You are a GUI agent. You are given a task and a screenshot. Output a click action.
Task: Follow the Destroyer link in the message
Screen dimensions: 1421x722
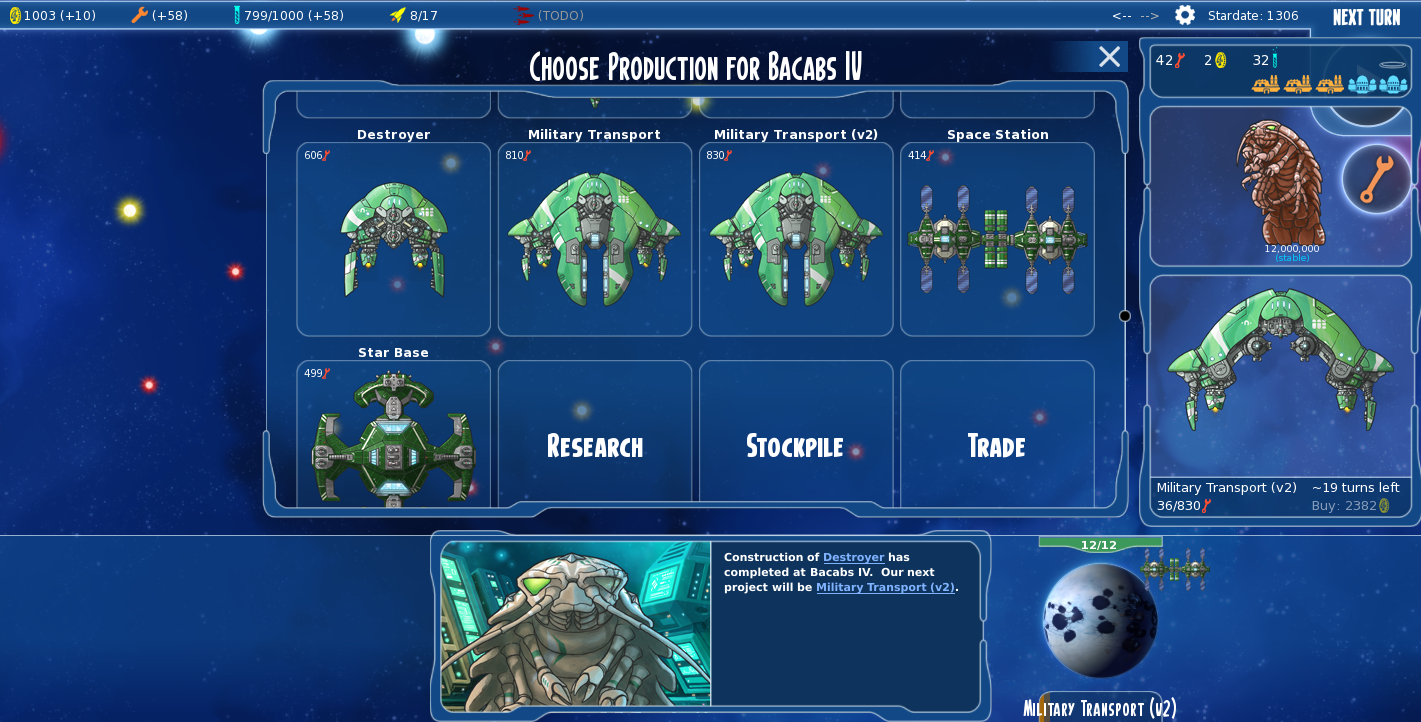click(x=853, y=557)
